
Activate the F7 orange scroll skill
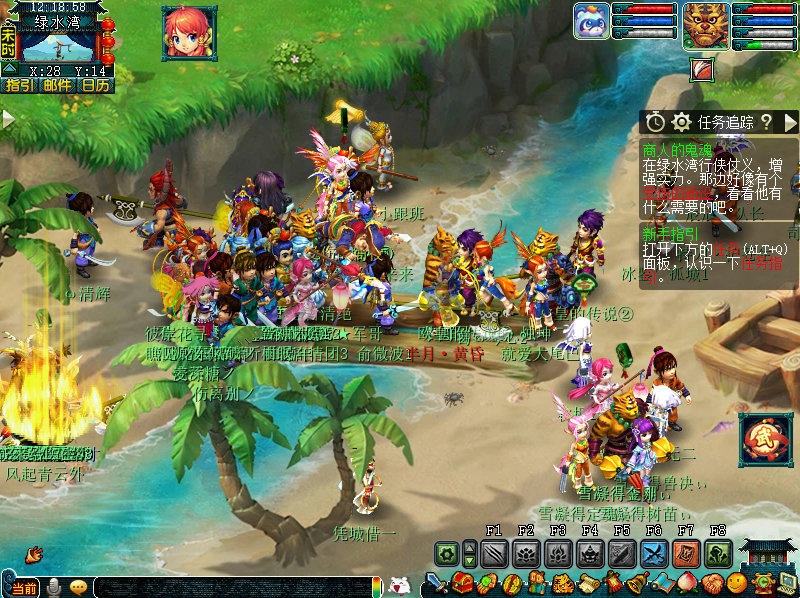(x=686, y=553)
